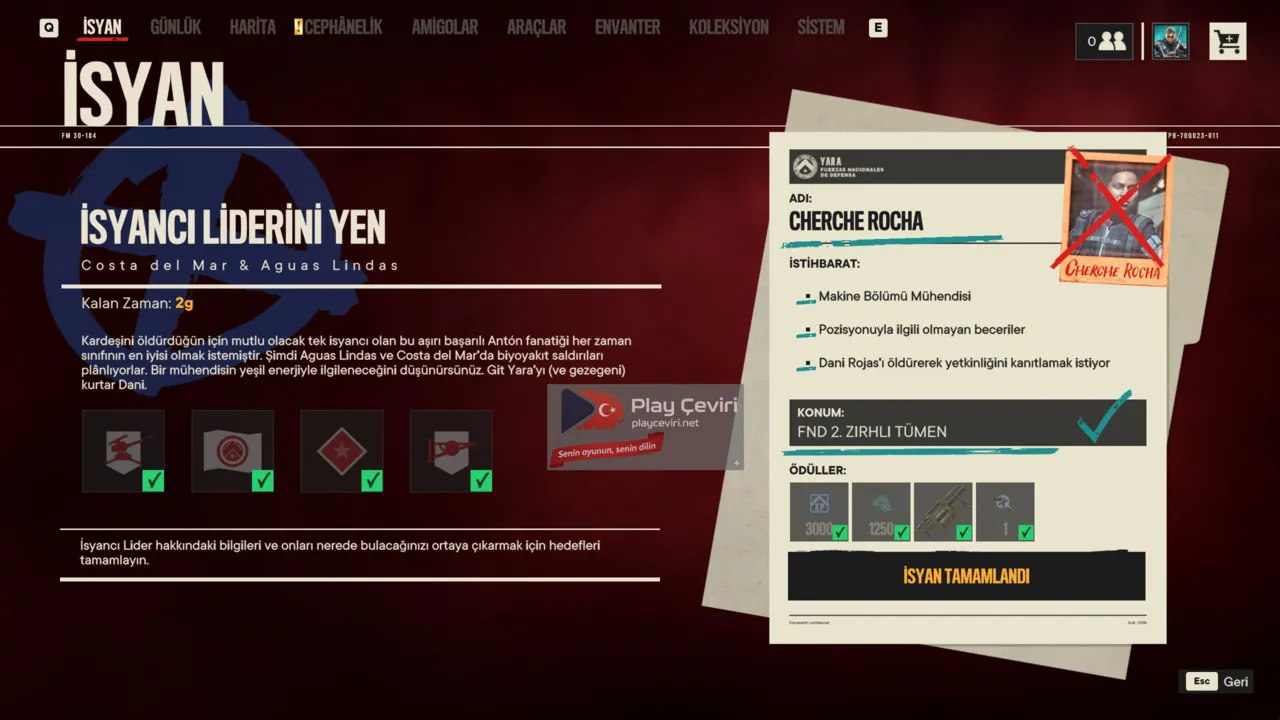
Task: Open the store shopping cart
Action: [1227, 42]
